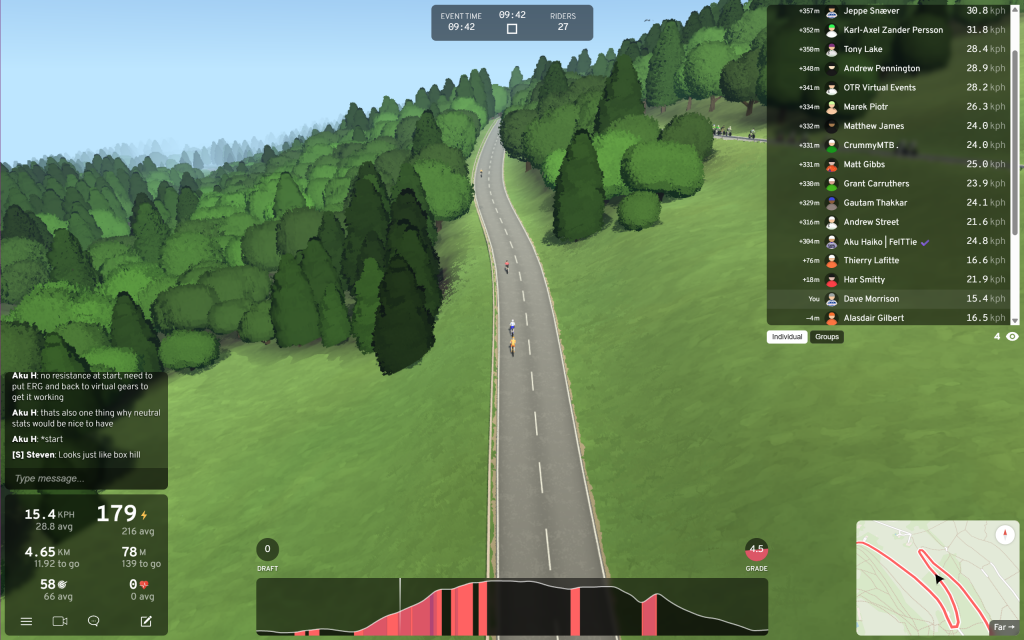Change minimap zoom with Far button
Screen dimensions: 1024x640
point(1002,627)
